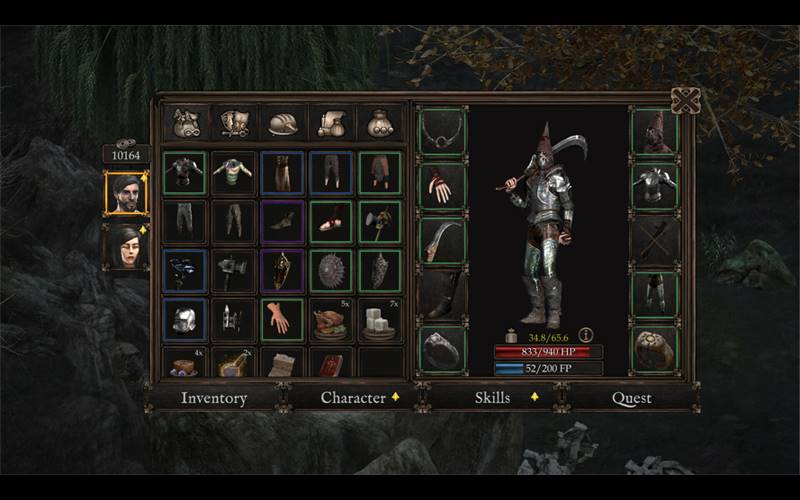Screen dimensions: 800x500
Task: Choose the female companion portrait
Action: click(x=126, y=246)
